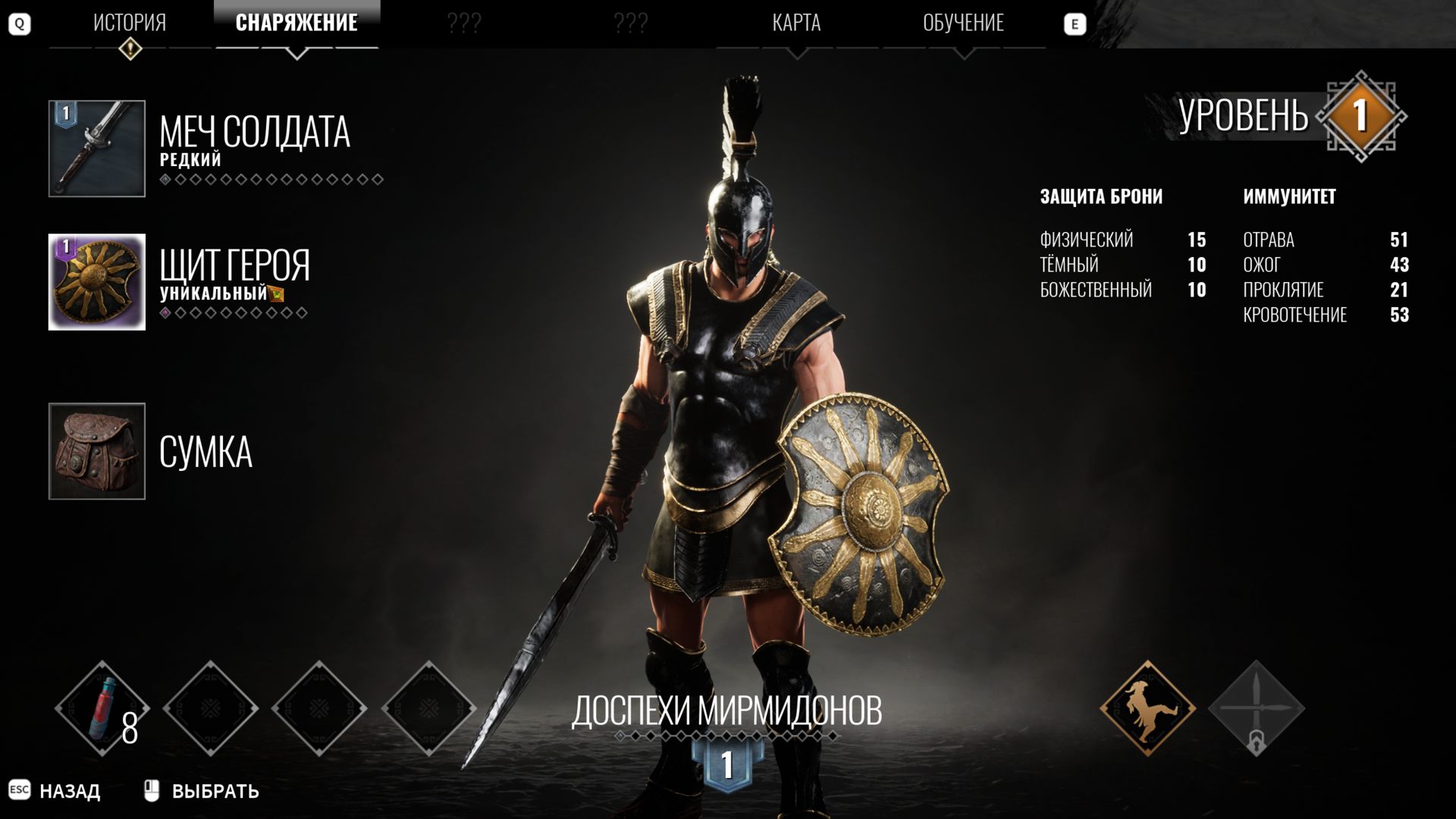Viewport: 1456px width, 819px height.
Task: Select the Снаряжение tab
Action: click(x=297, y=23)
